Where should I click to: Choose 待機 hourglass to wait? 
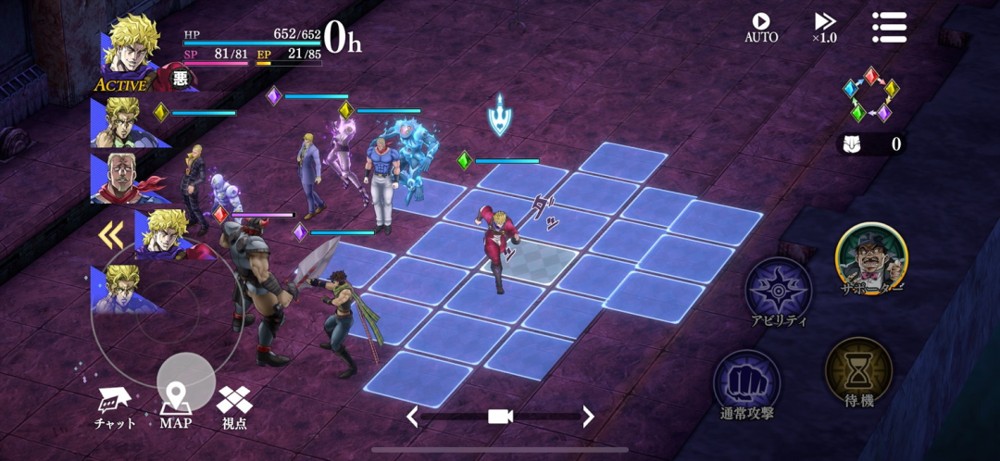click(x=858, y=372)
